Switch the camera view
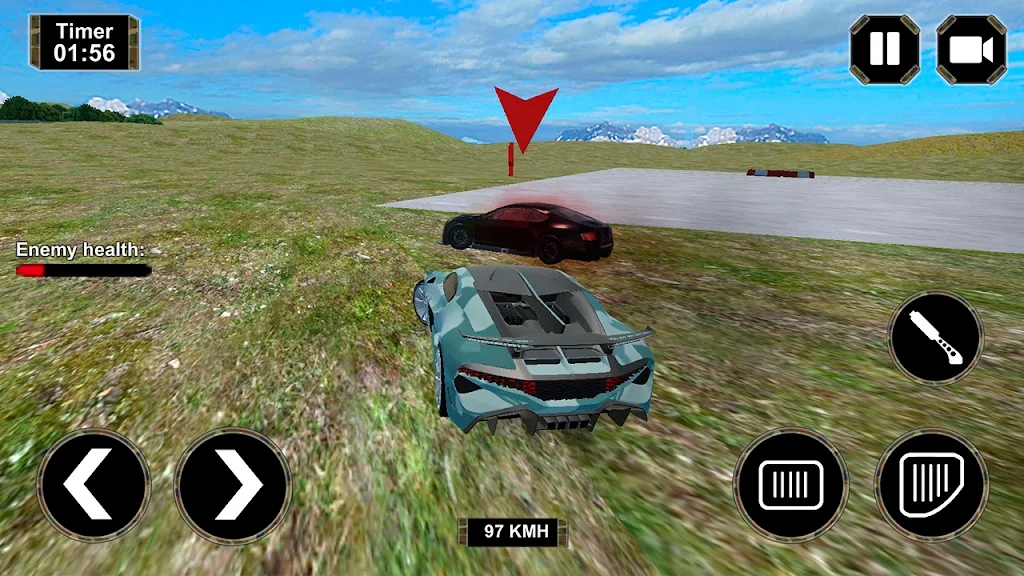 (x=971, y=49)
